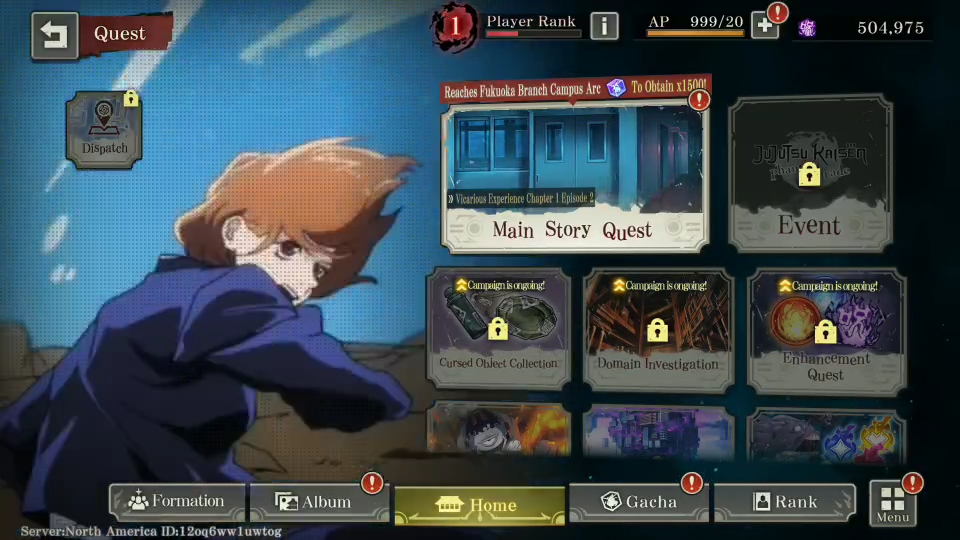Select the Enhancement Quest tile

point(826,328)
